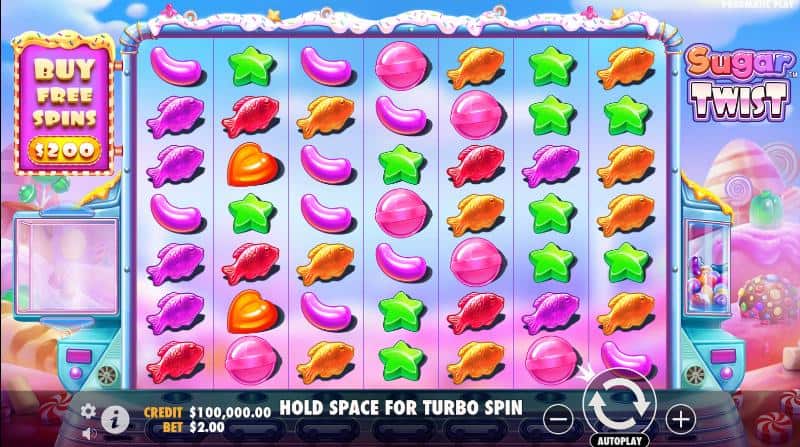Show the game information page
The height and width of the screenshot is (447, 800).
(115, 417)
